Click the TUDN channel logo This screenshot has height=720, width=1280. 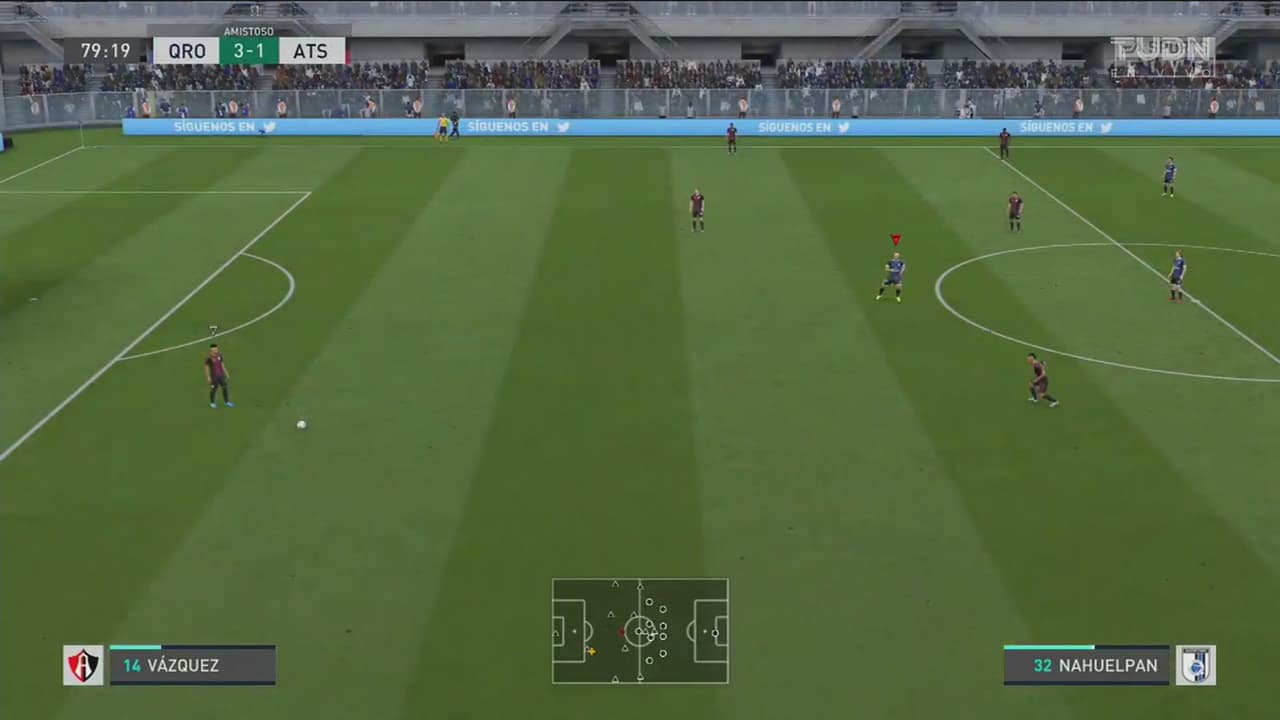1162,54
